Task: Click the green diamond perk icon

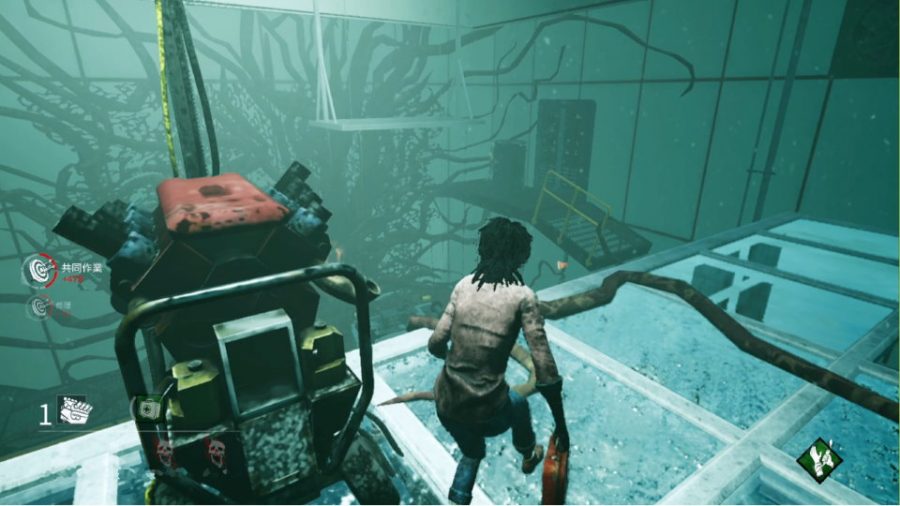Action: (x=818, y=461)
